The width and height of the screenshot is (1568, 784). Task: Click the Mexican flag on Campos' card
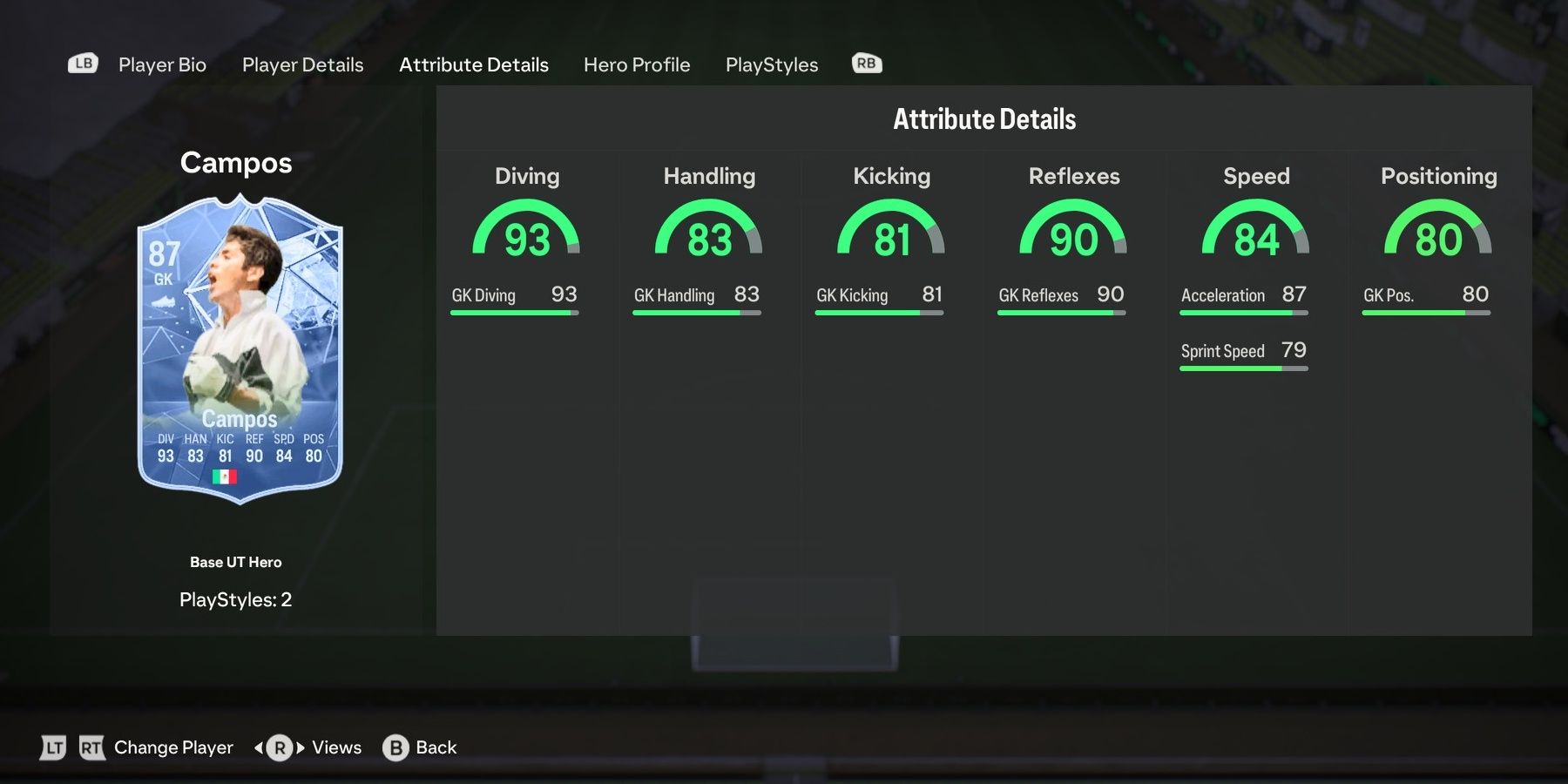click(x=226, y=477)
